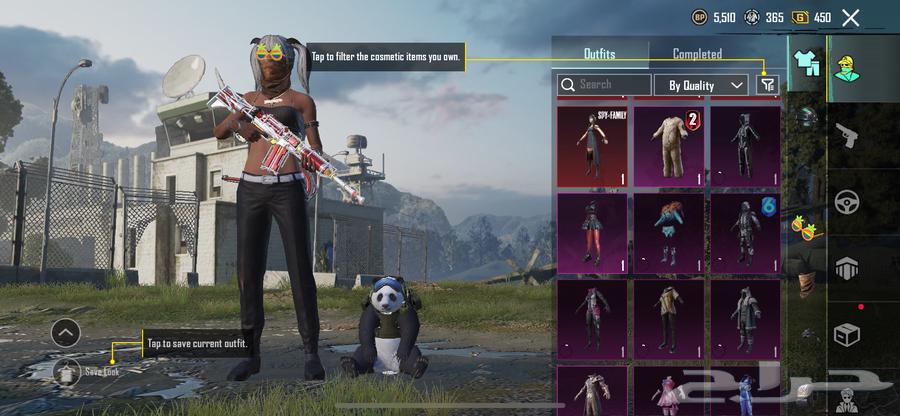Switch to the pistol weapons category
Image resolution: width=900 pixels, height=416 pixels.
tap(846, 136)
